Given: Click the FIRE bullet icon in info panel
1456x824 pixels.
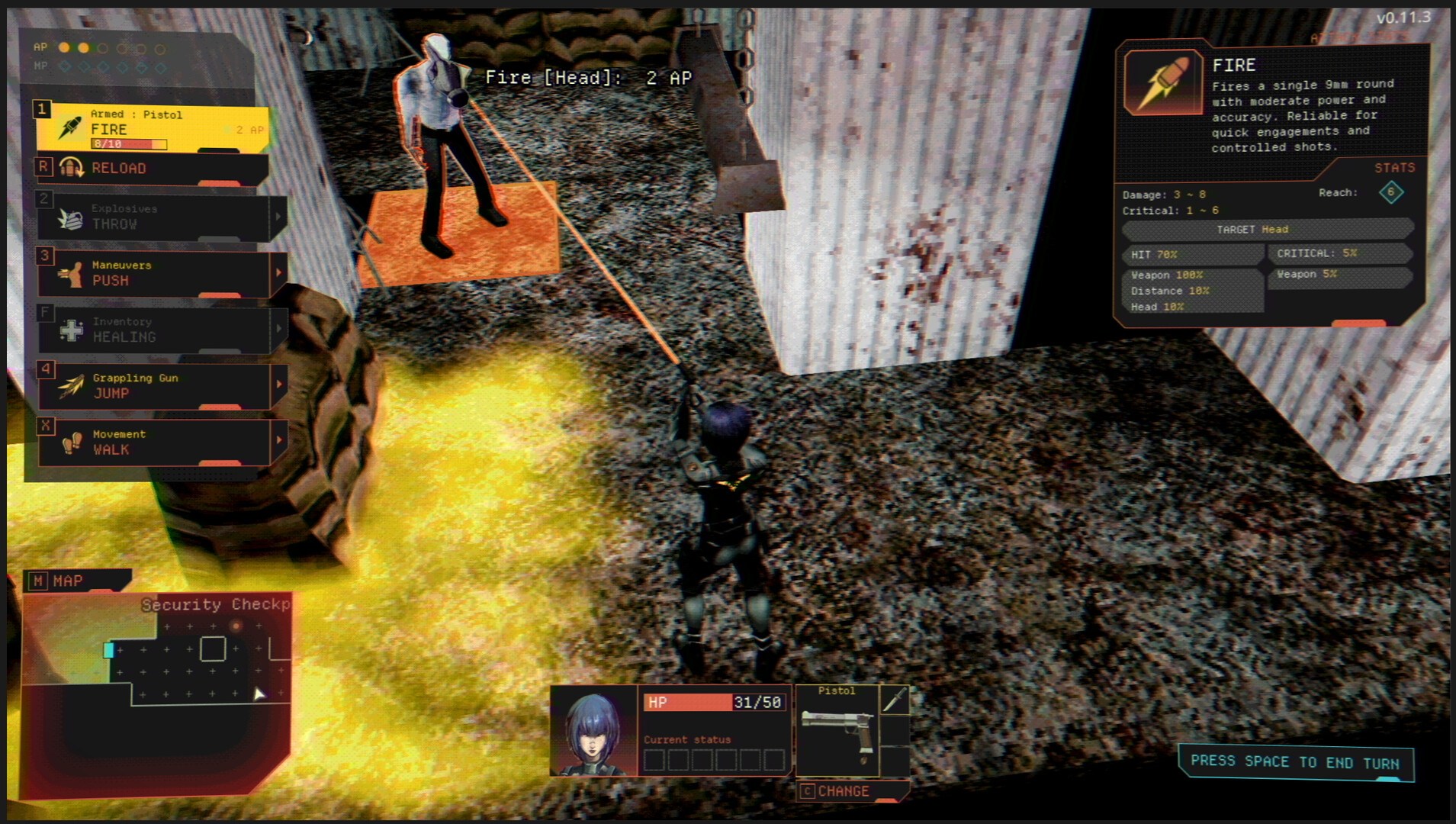Looking at the screenshot, I should [x=1162, y=82].
